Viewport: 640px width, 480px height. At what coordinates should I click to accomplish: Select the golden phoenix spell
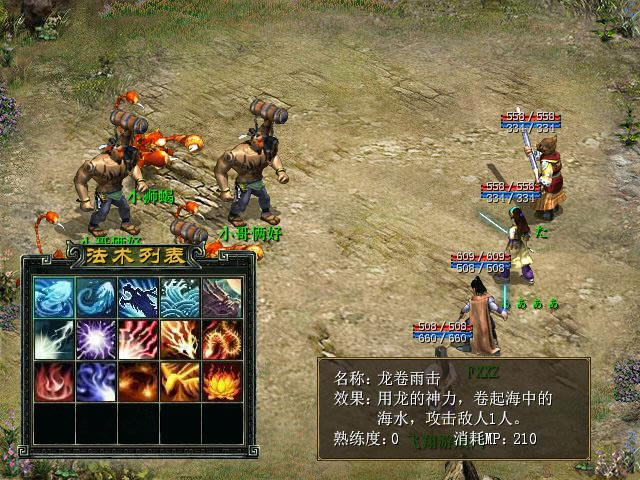[179, 381]
